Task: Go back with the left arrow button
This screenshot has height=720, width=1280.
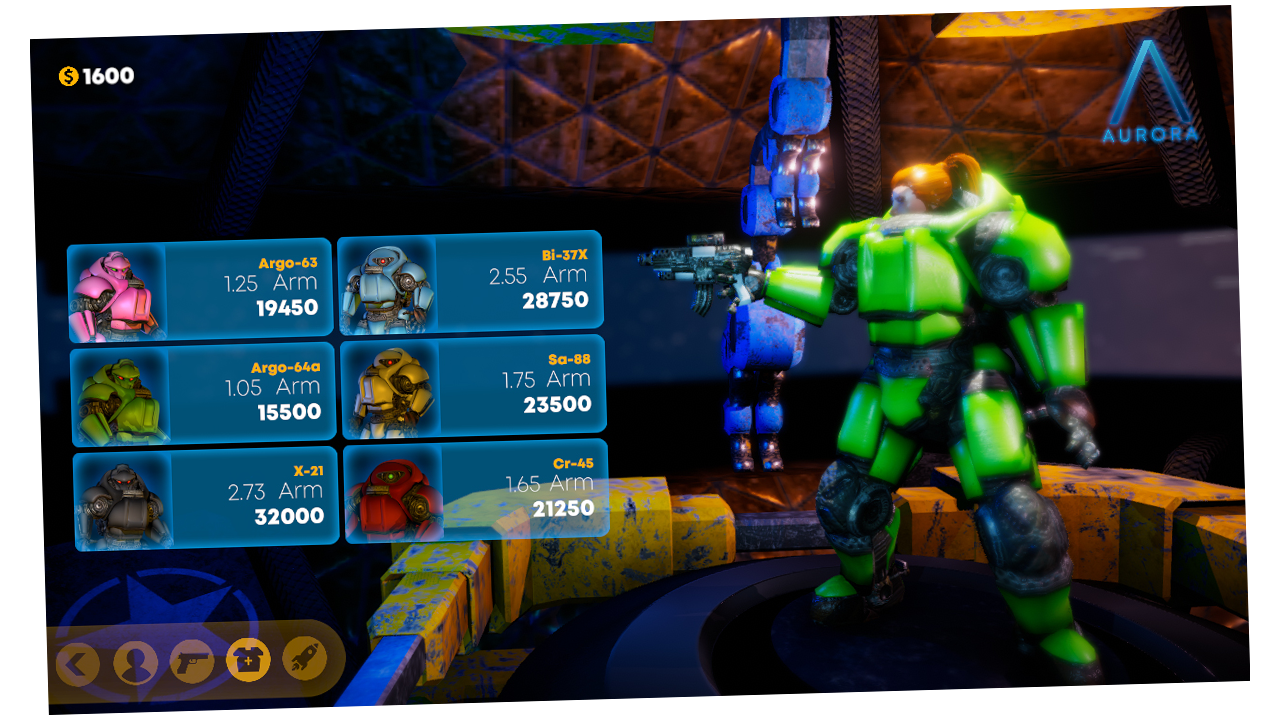Action: [78, 663]
